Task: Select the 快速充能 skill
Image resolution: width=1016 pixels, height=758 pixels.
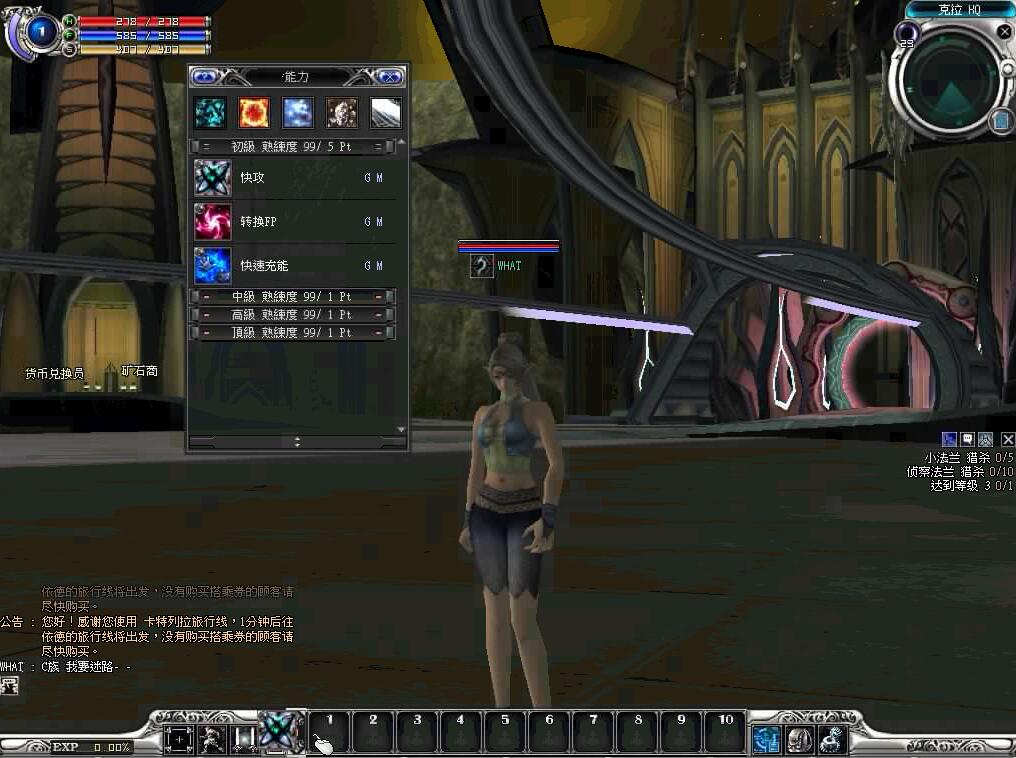Action: 213,265
